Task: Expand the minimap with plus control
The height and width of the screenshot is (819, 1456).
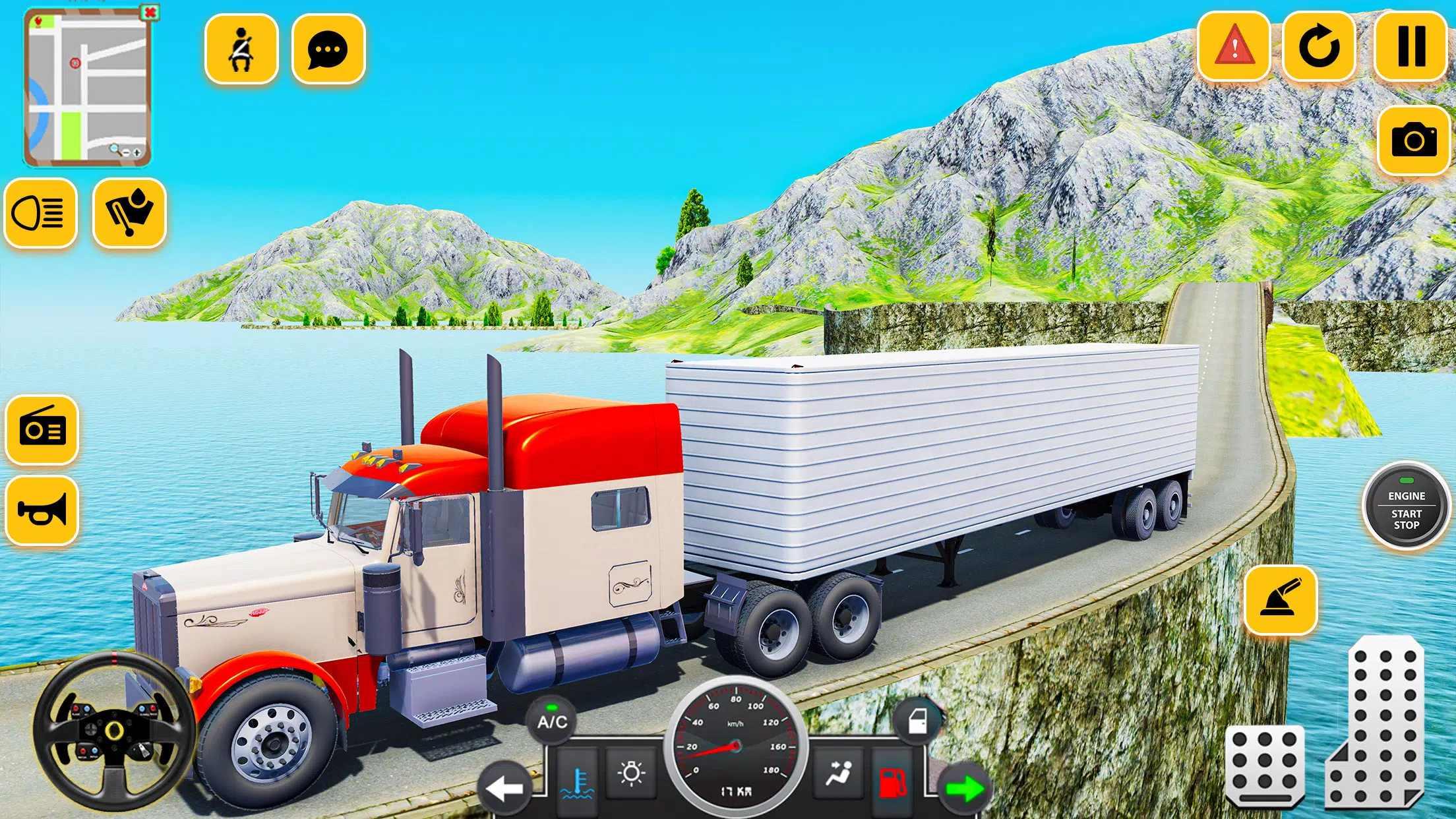Action: (137, 153)
